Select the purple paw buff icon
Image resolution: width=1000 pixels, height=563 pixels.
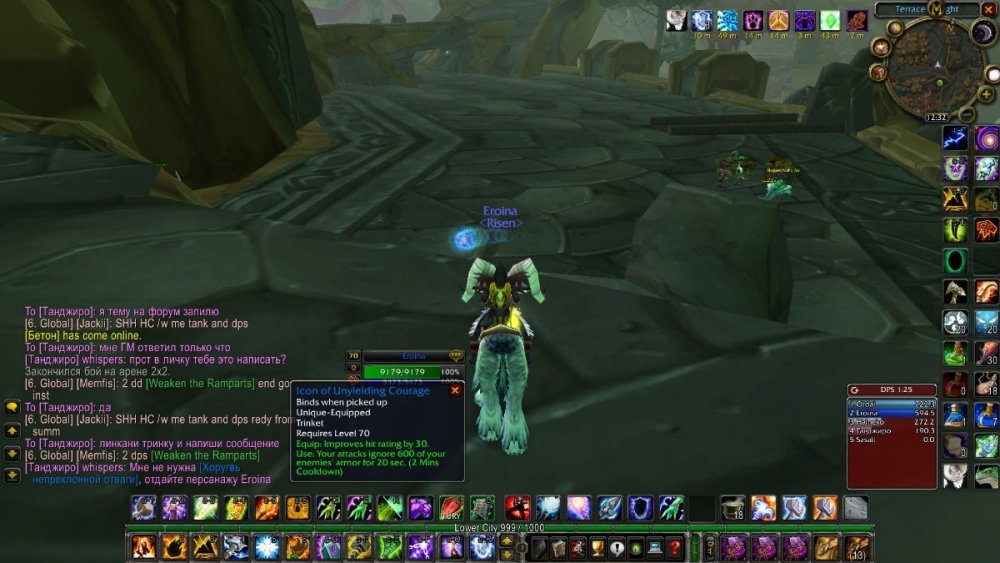(x=753, y=20)
